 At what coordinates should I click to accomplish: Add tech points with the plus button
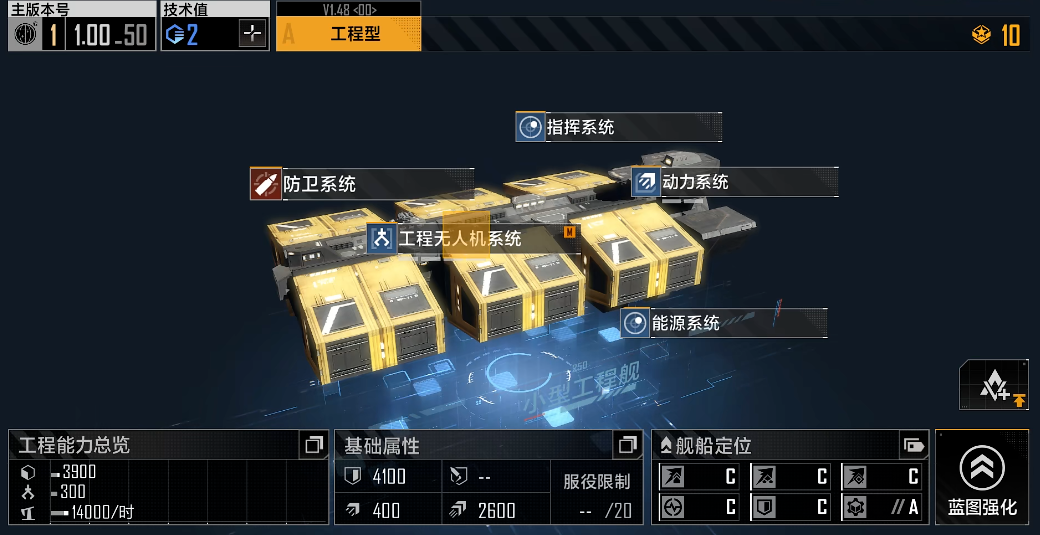coord(253,34)
